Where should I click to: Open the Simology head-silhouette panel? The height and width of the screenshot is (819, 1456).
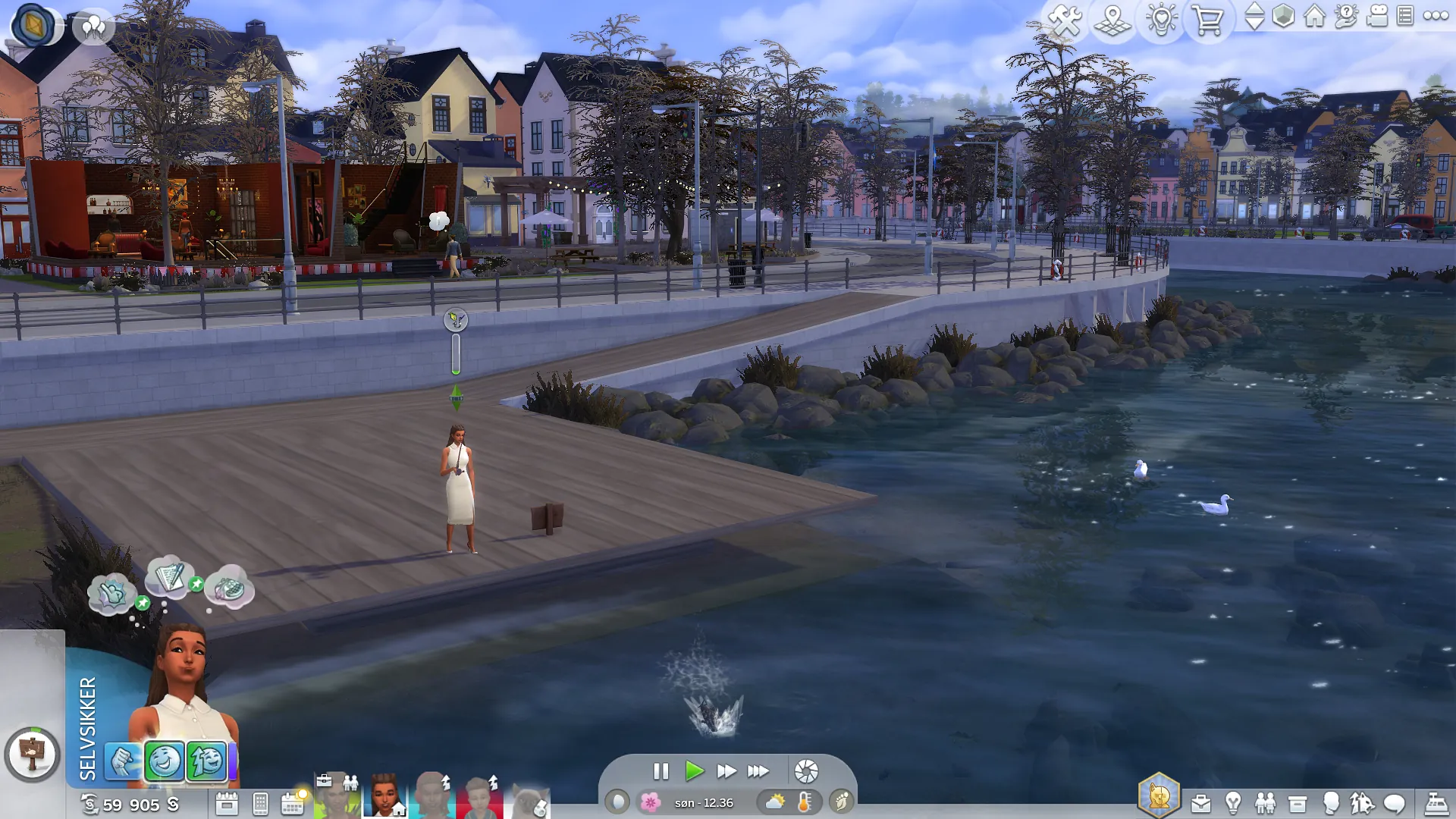click(x=1330, y=803)
